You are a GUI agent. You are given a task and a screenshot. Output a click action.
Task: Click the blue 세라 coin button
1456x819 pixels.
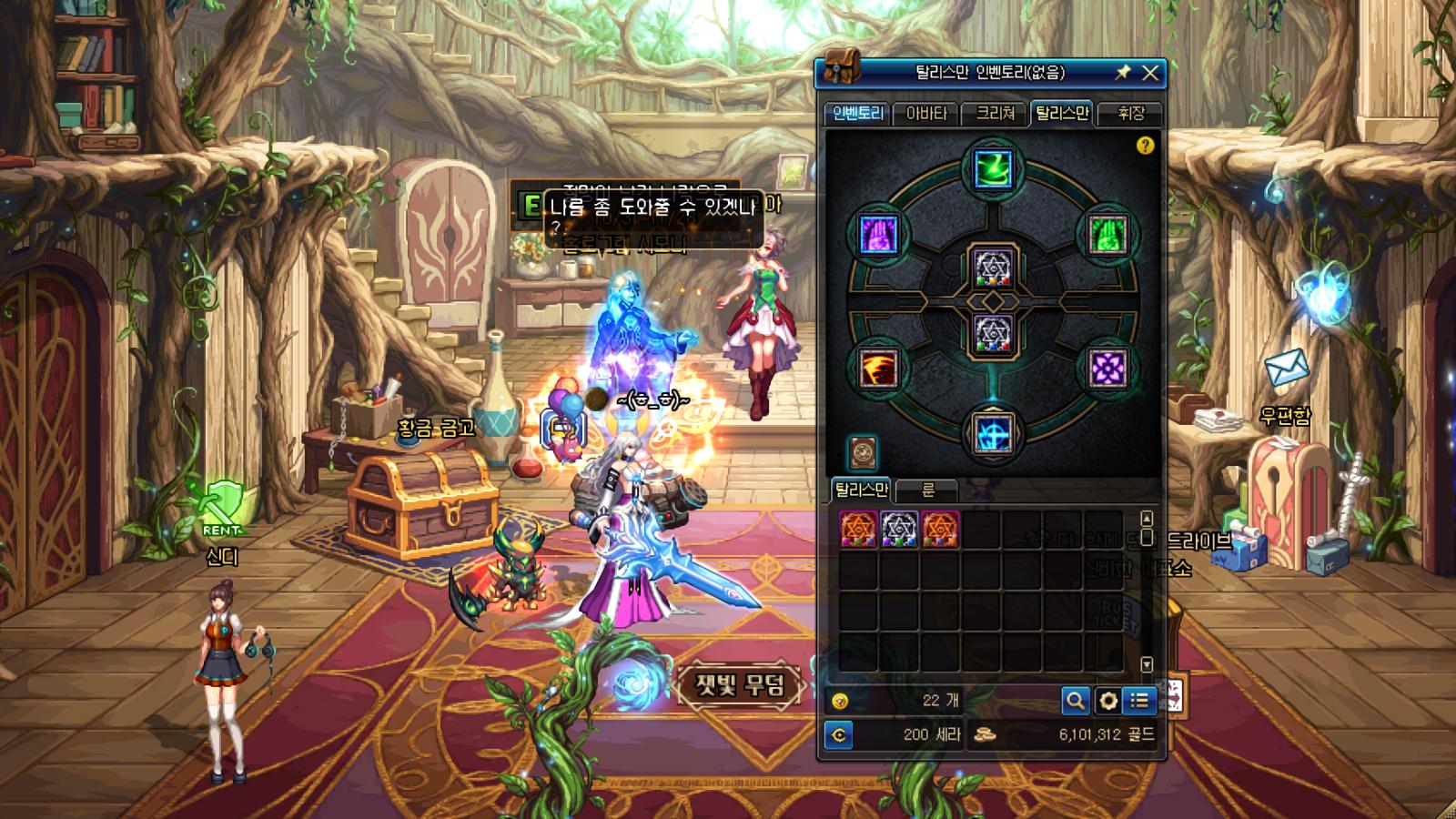click(839, 735)
